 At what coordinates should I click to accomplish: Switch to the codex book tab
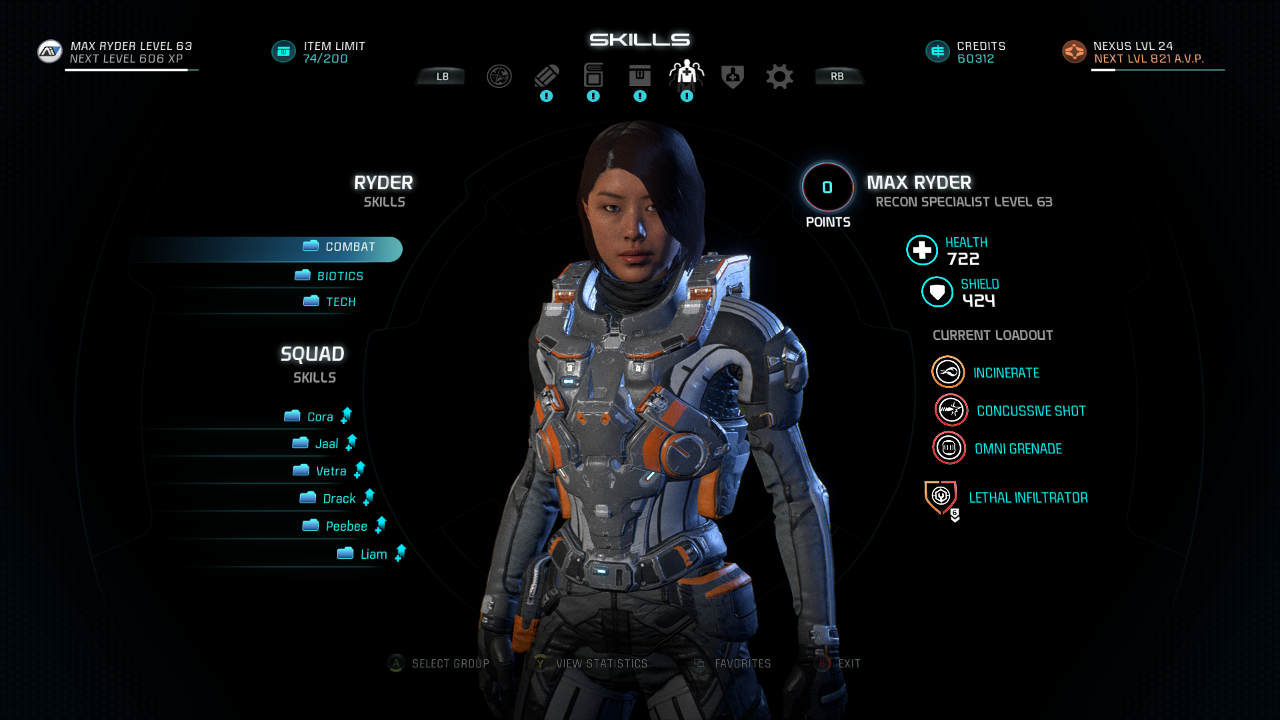coord(593,76)
